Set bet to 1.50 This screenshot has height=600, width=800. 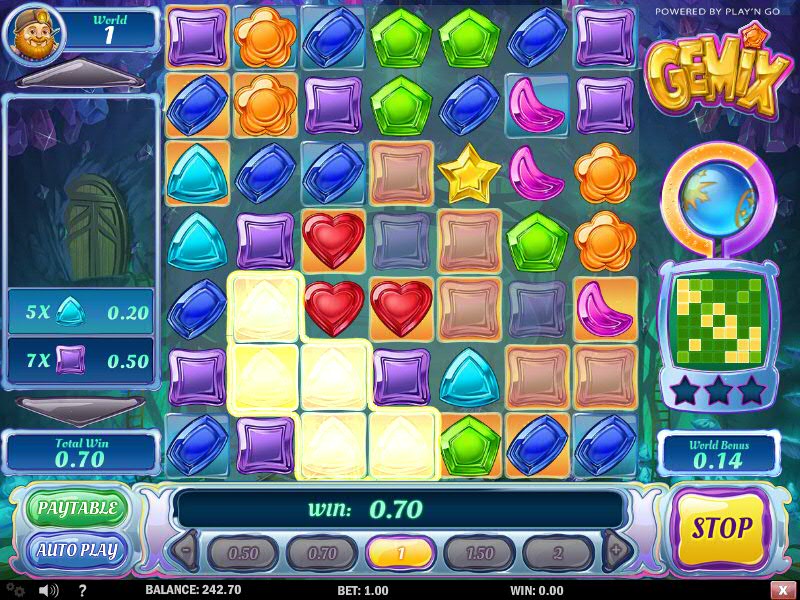coord(480,553)
